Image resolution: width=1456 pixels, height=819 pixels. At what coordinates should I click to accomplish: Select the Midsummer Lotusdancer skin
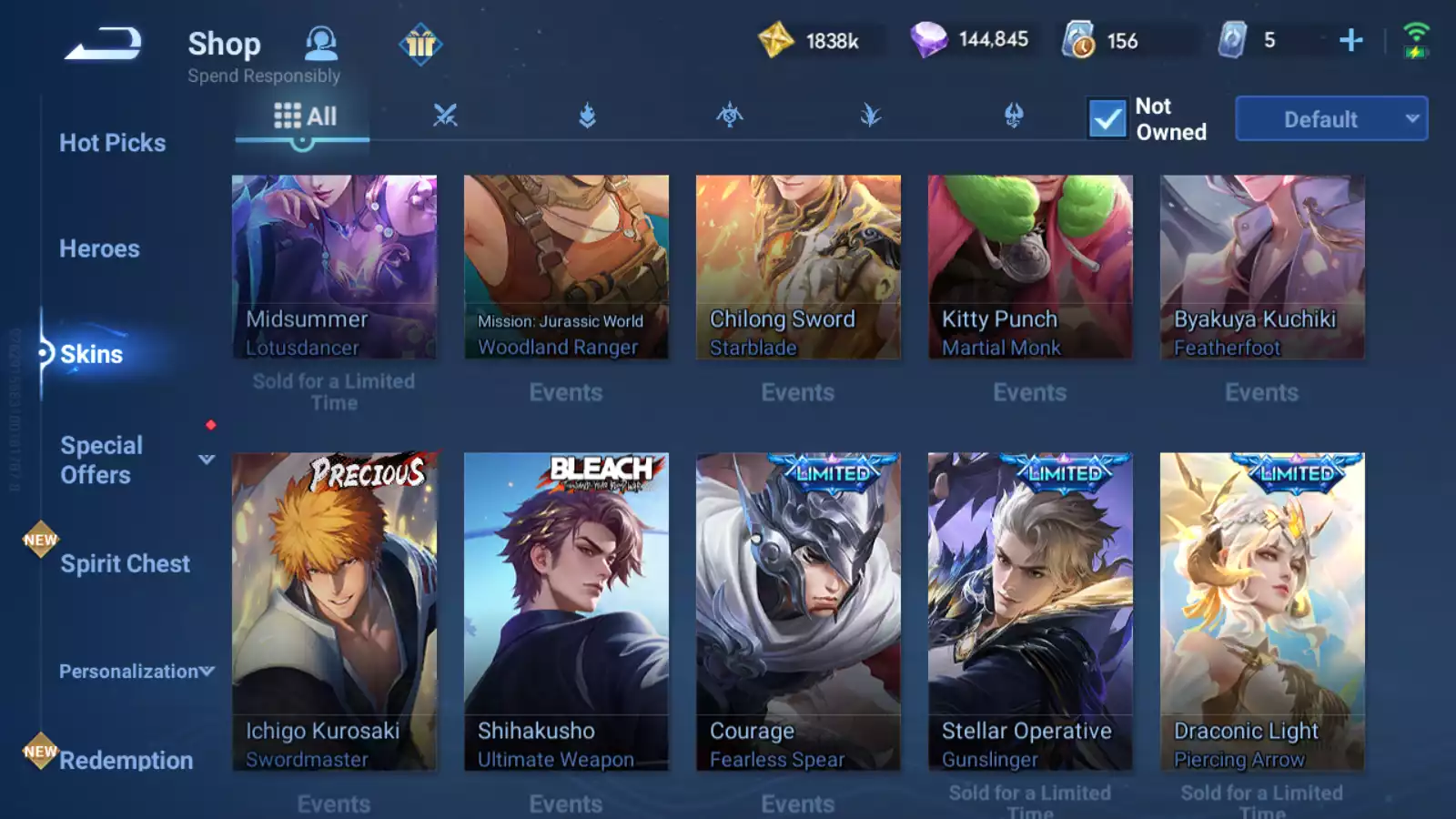334,267
